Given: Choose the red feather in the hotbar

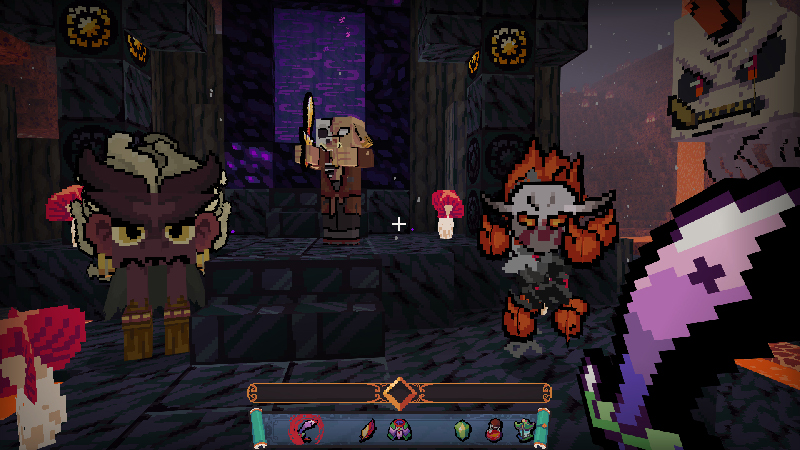Looking at the screenshot, I should [366, 431].
